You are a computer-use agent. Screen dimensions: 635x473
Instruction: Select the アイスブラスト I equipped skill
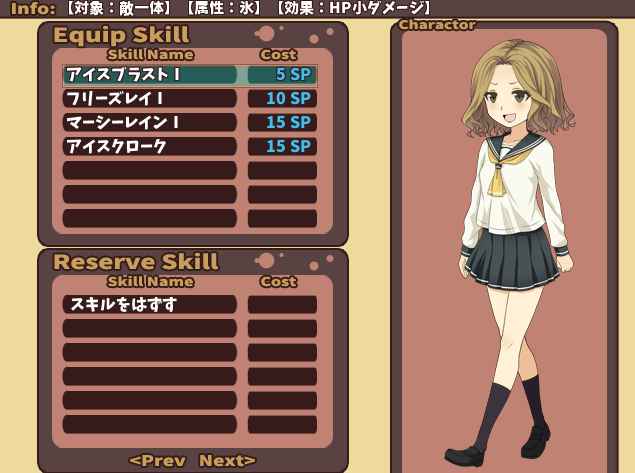tap(150, 74)
